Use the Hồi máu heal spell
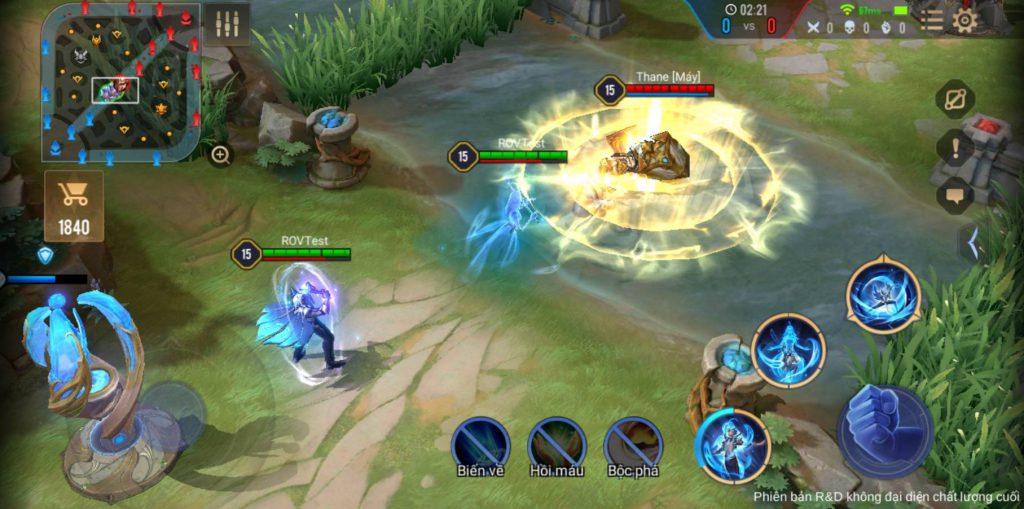This screenshot has height=509, width=1024. [x=557, y=445]
